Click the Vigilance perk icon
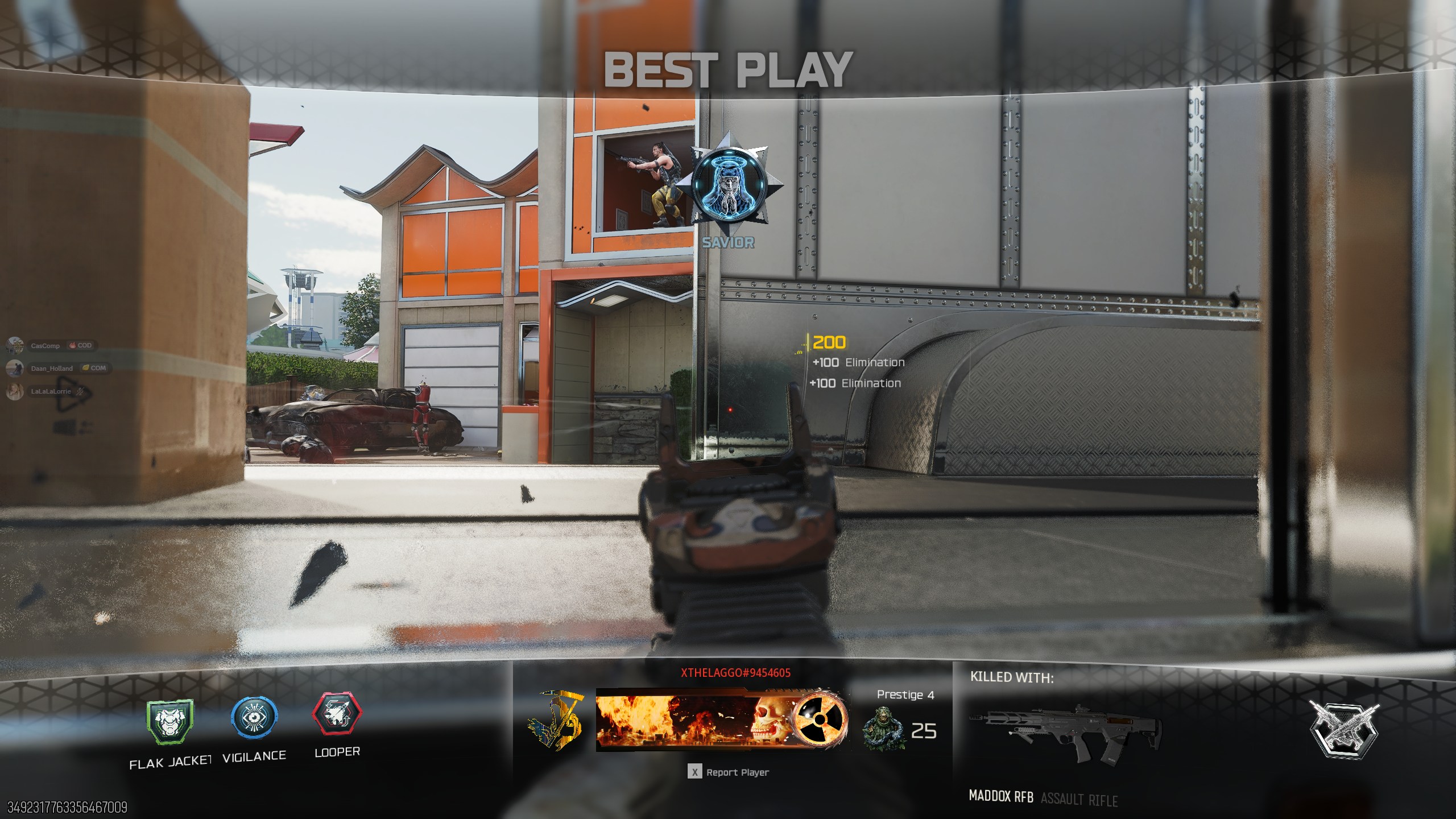The width and height of the screenshot is (1456, 819). (254, 718)
